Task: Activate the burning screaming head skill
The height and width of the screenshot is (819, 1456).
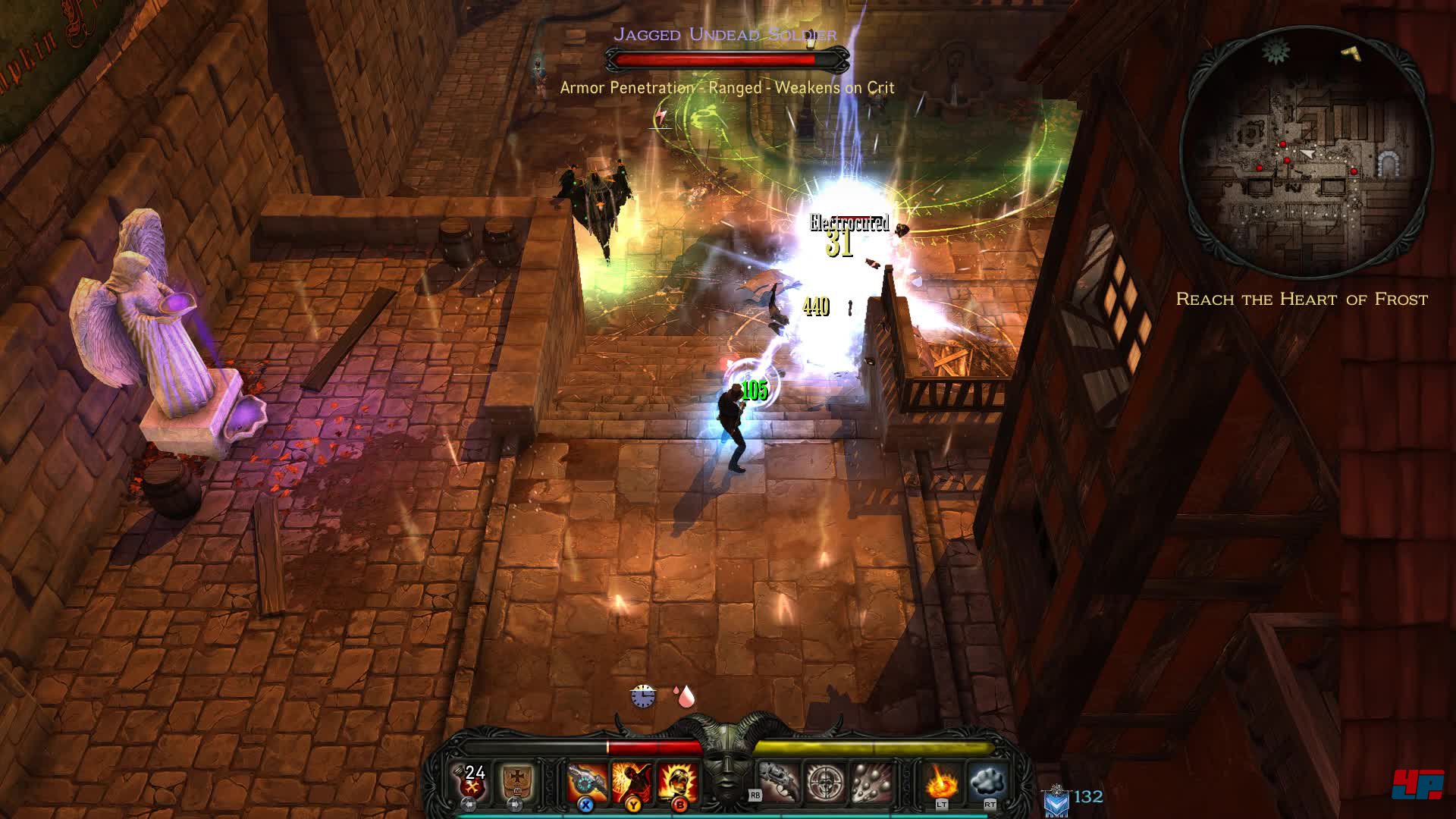Action: [x=677, y=781]
